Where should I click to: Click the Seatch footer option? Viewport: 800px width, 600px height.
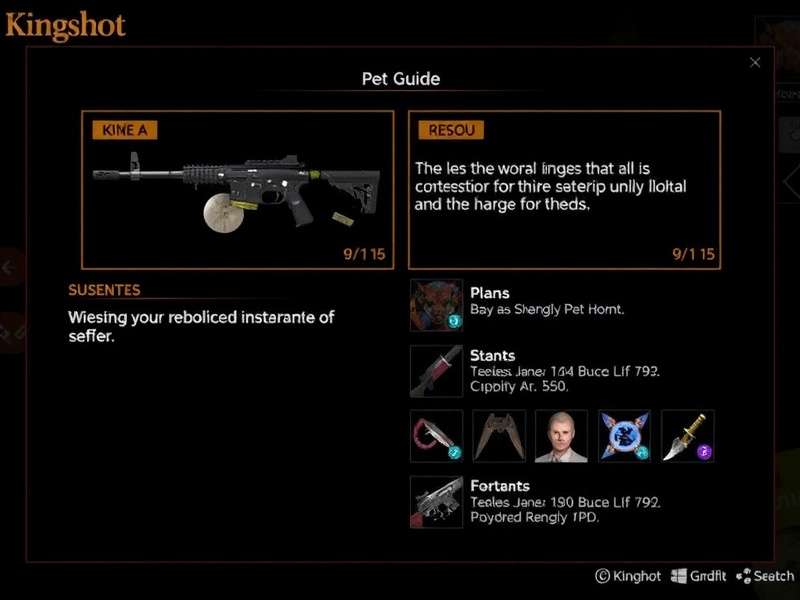(x=765, y=576)
